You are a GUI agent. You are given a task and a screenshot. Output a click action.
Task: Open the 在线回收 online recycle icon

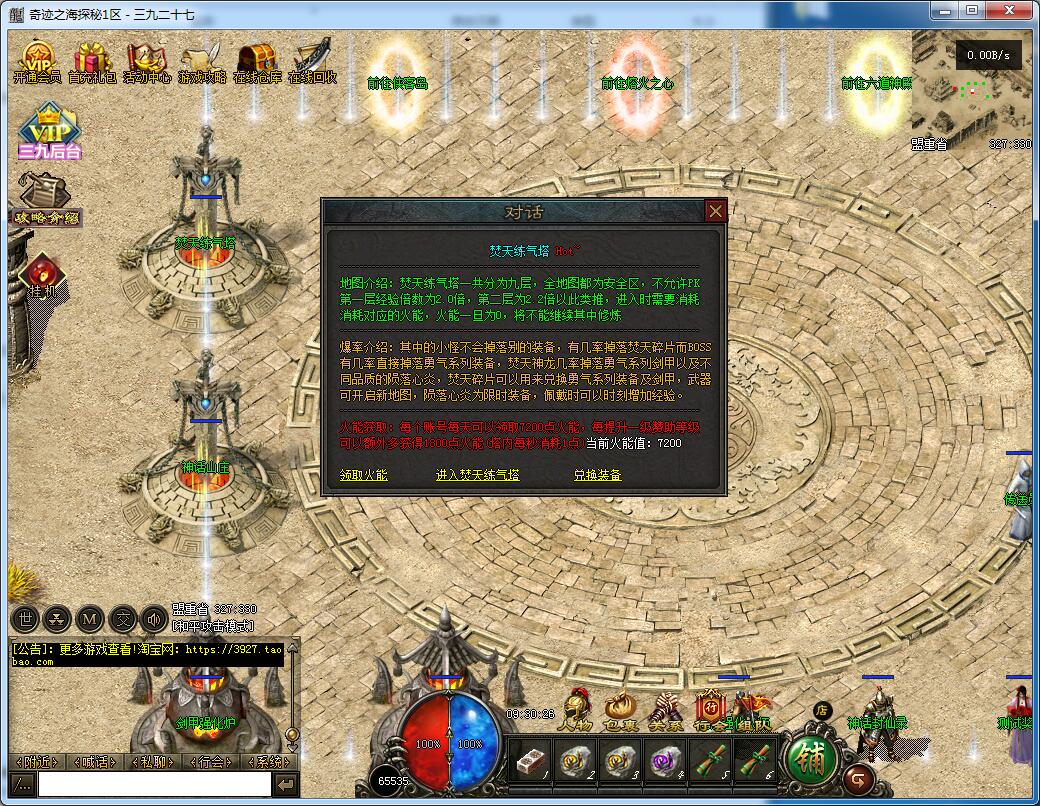311,63
